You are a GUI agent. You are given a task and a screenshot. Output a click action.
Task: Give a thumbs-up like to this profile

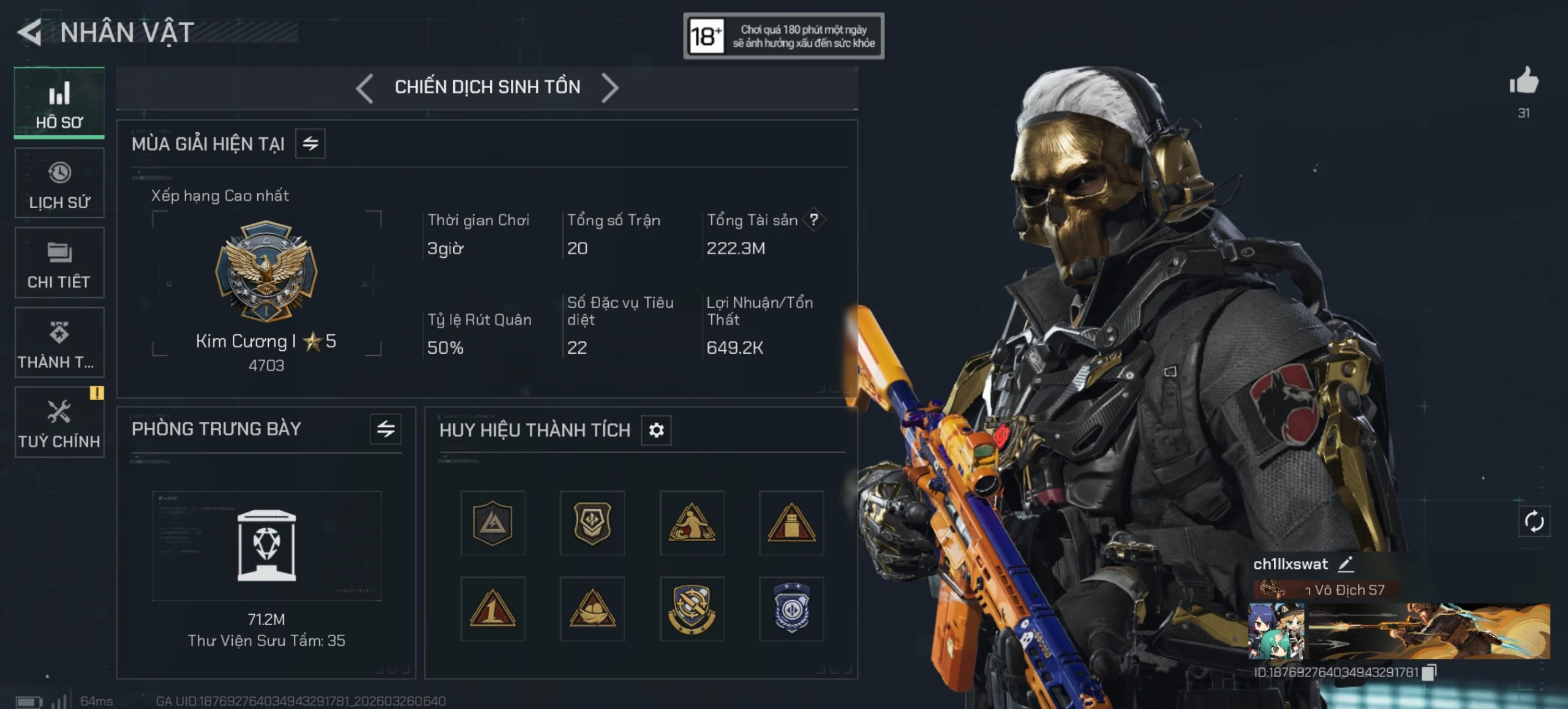1524,81
